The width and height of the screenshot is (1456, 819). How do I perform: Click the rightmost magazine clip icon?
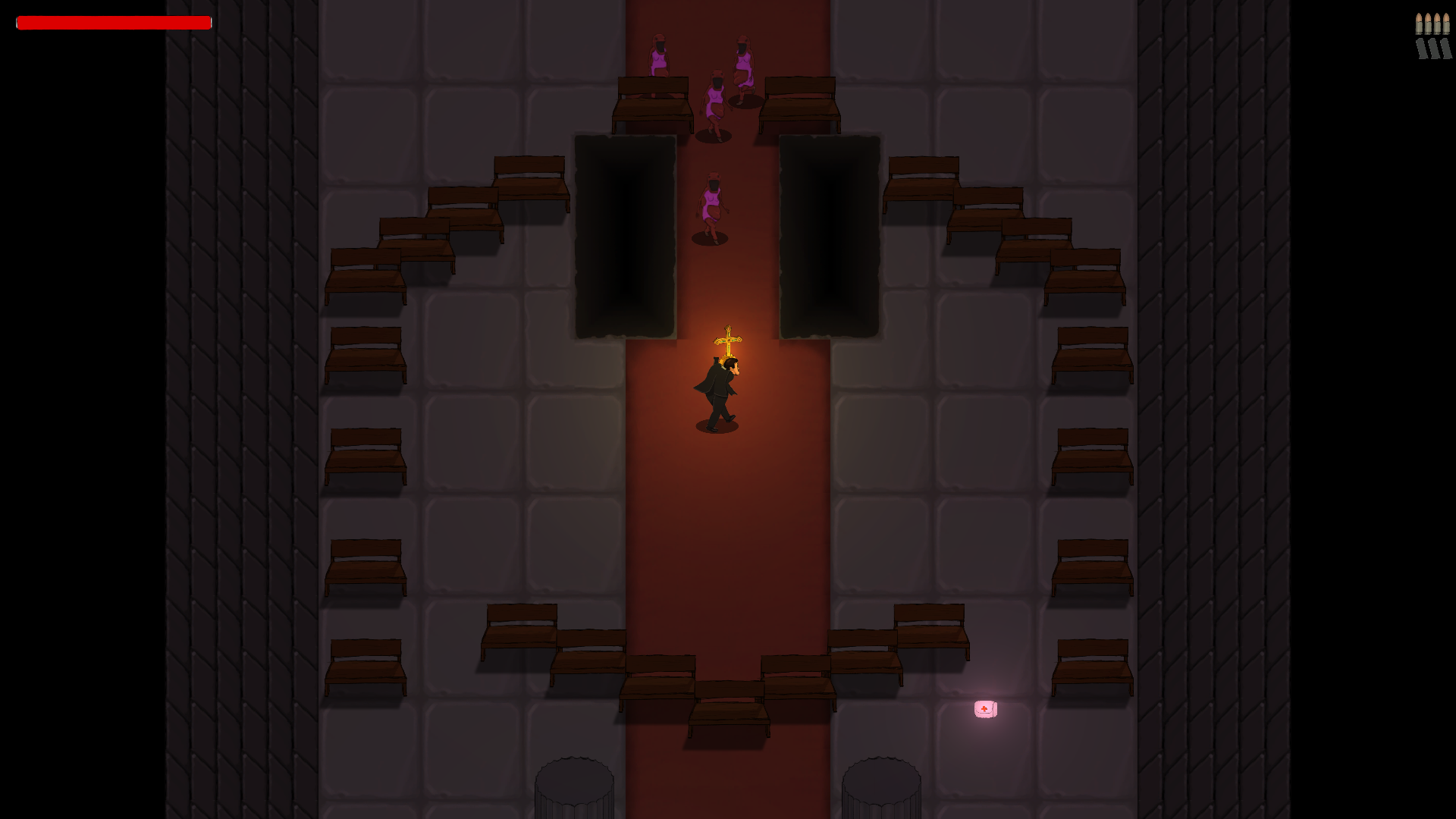point(1446,49)
